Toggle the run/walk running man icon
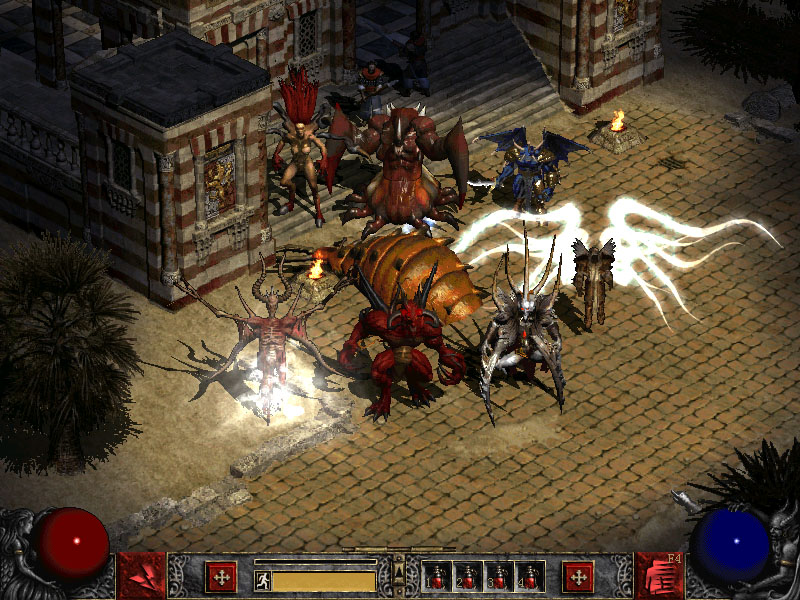The height and width of the screenshot is (600, 800). point(262,579)
